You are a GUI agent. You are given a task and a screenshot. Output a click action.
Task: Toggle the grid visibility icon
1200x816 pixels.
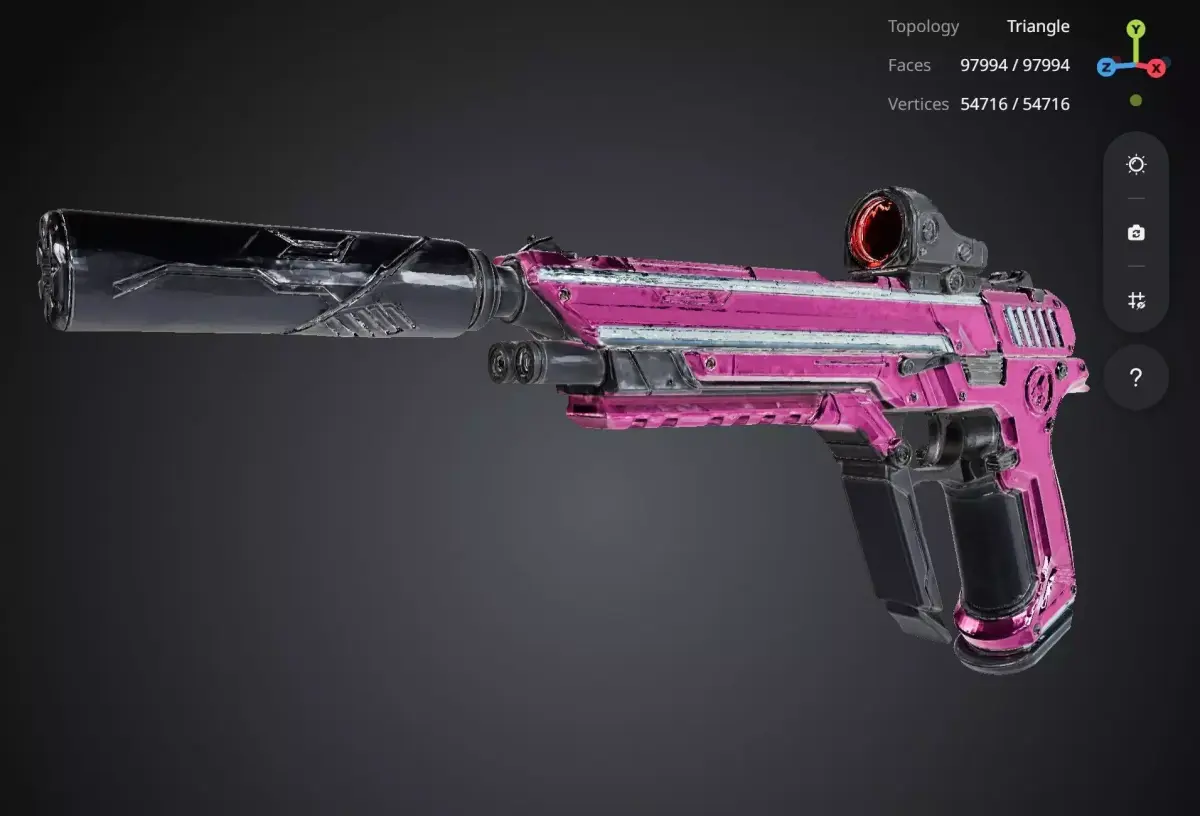(1136, 300)
